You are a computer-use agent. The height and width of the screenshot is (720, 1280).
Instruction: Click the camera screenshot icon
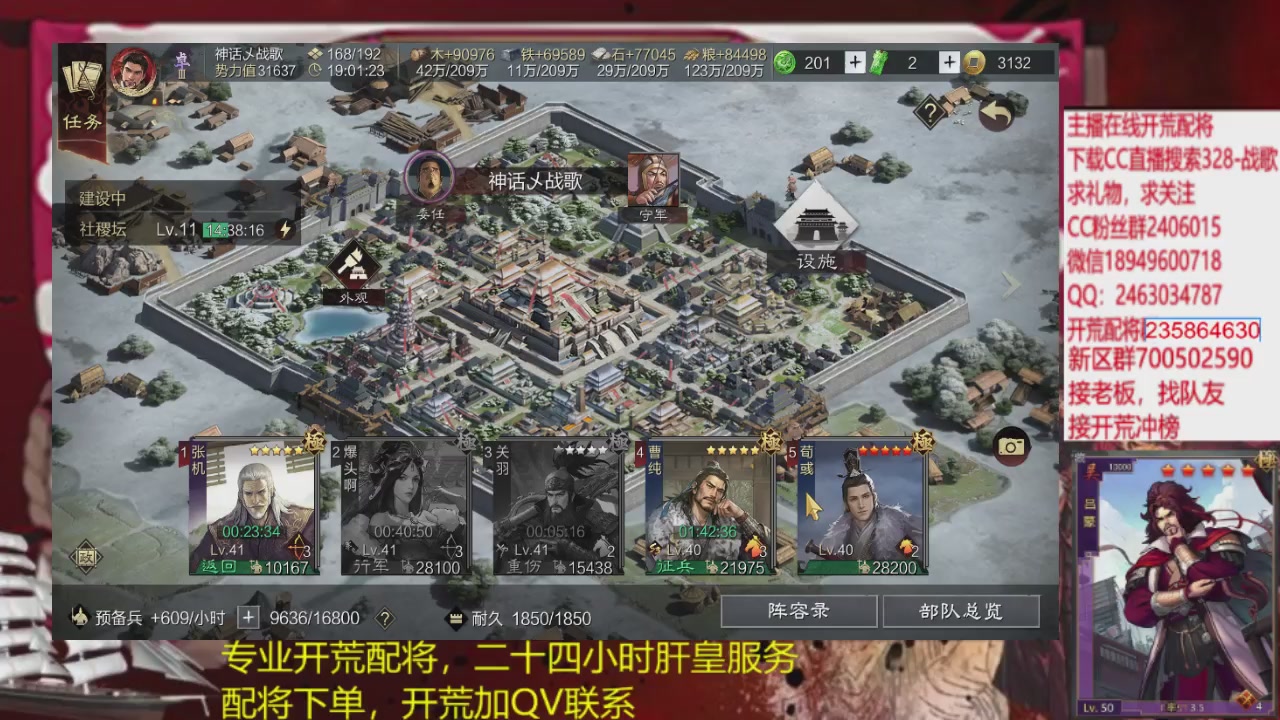(x=1010, y=447)
